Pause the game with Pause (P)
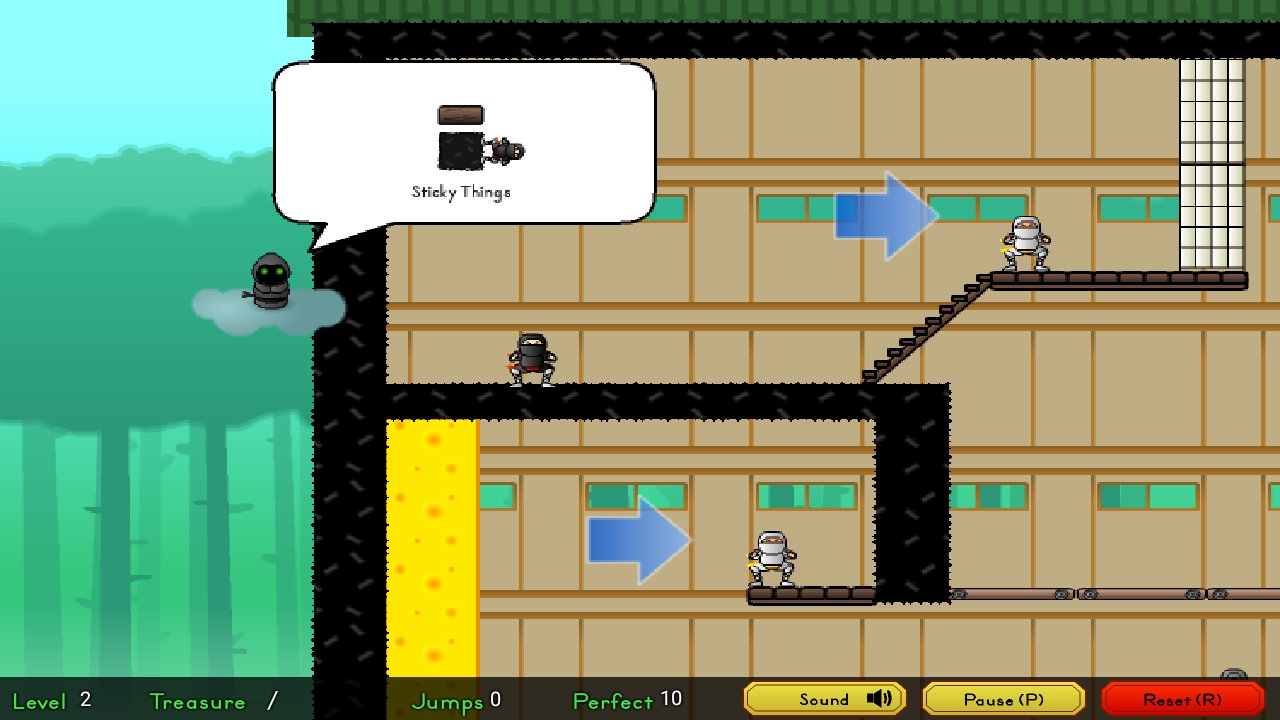 [x=1004, y=699]
